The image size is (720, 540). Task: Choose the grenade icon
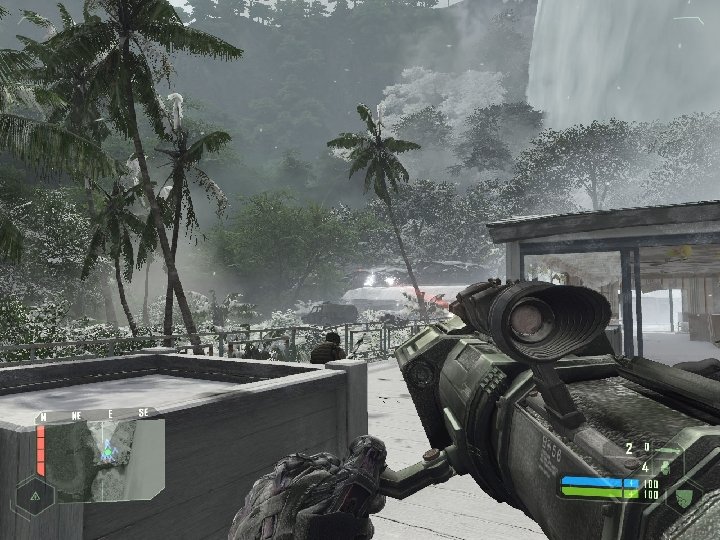[x=665, y=466]
